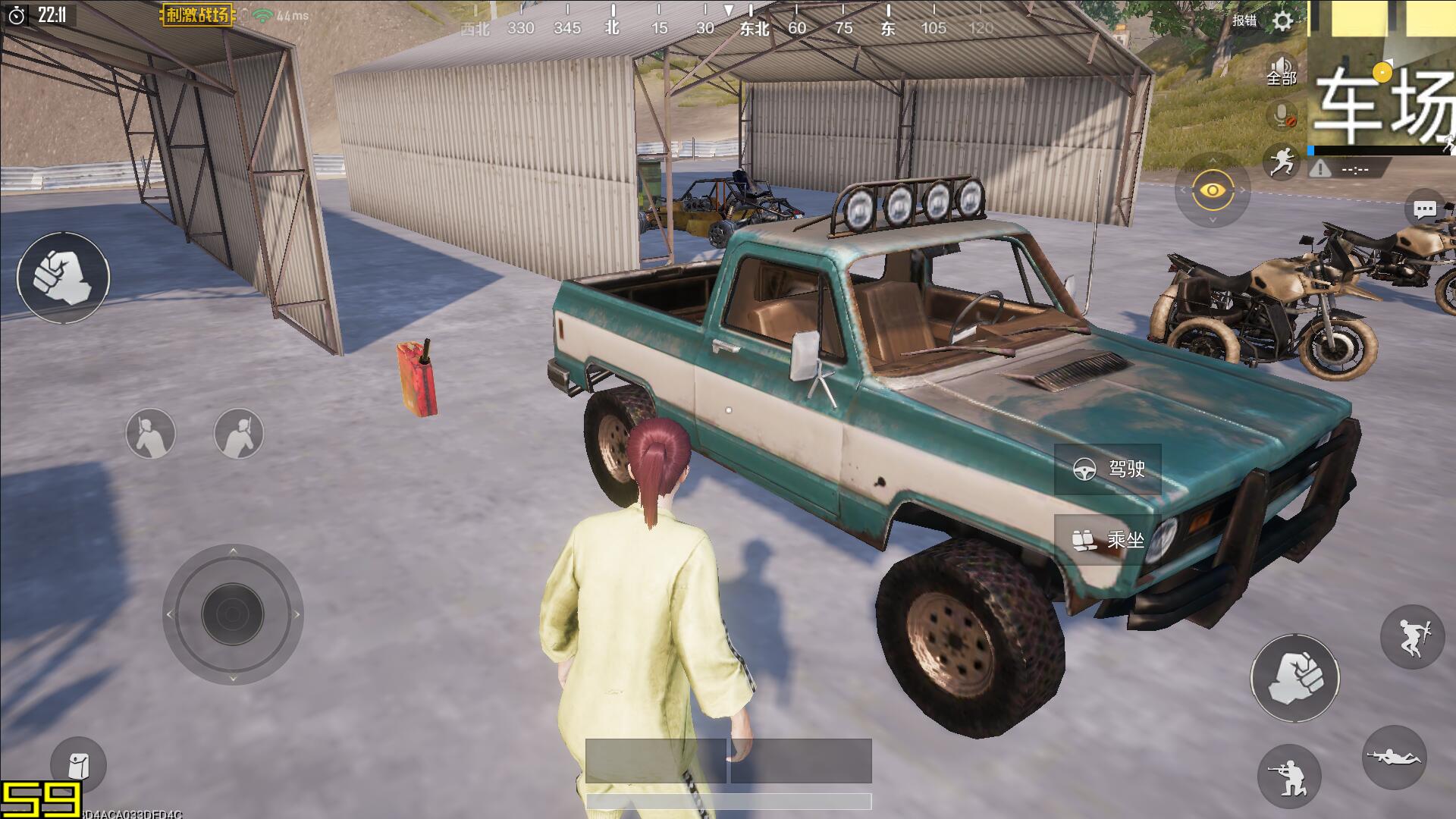Tap the fist button above the lean icons
The image size is (1456, 819).
tap(64, 278)
